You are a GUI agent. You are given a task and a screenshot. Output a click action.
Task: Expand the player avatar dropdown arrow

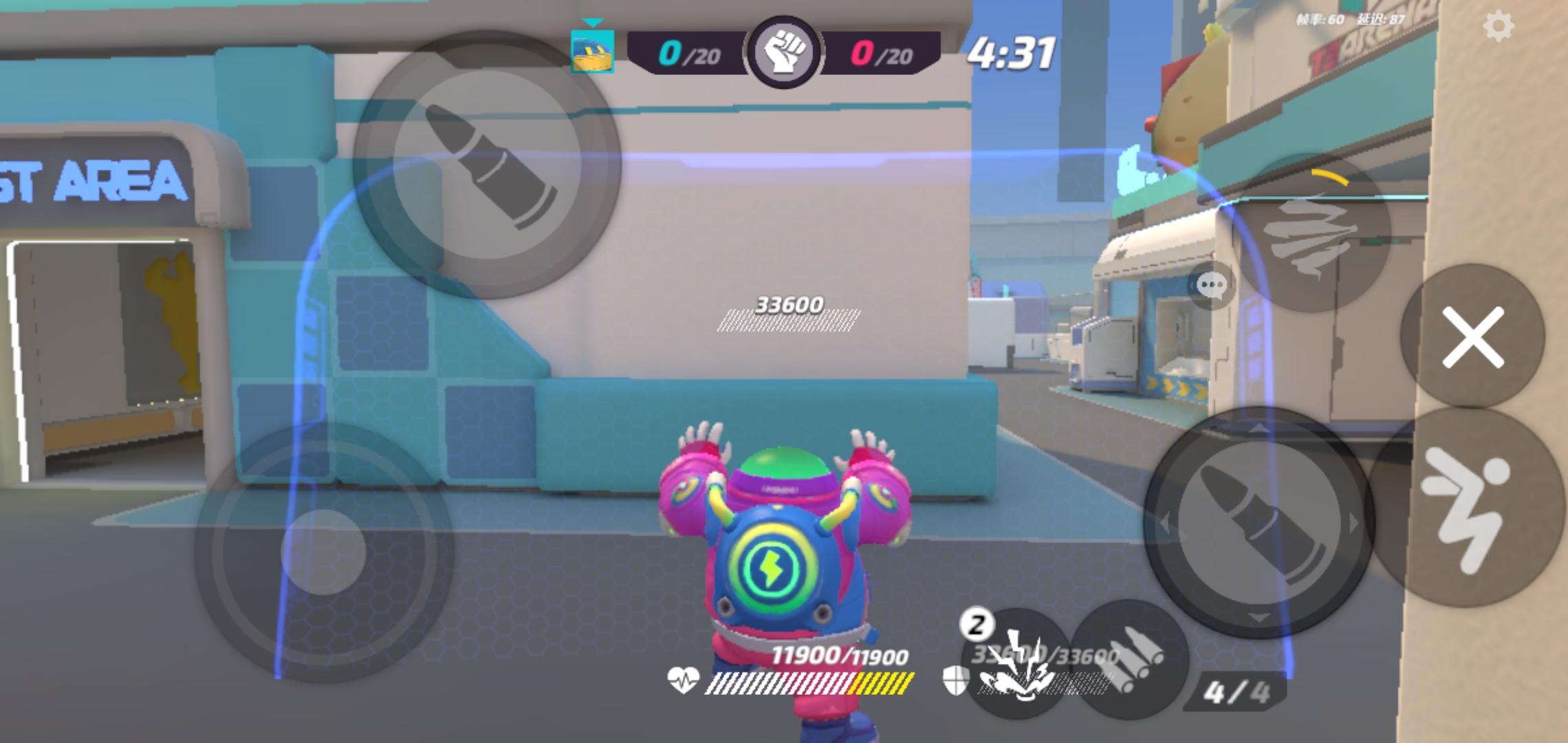point(591,22)
